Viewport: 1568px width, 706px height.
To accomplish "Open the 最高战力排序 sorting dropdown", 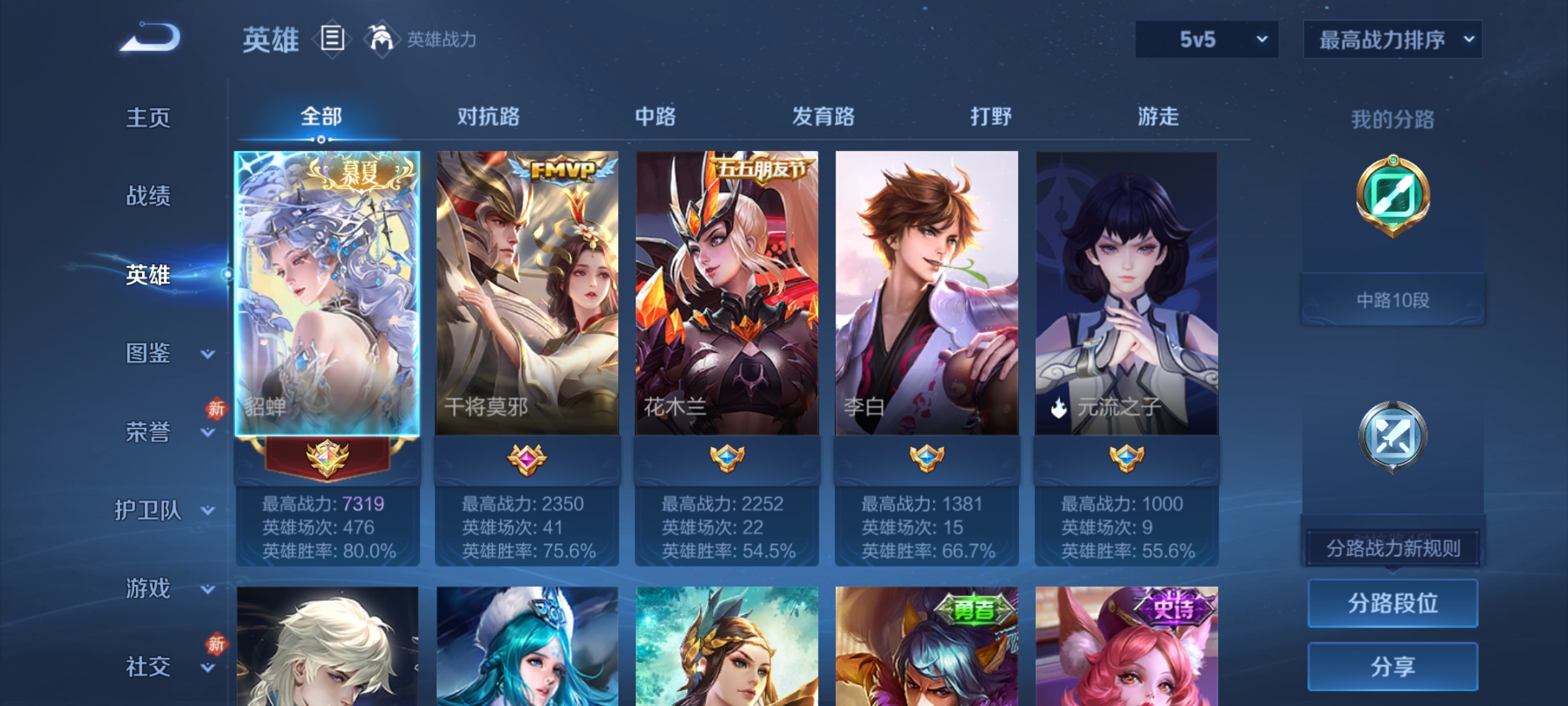I will click(x=1392, y=39).
